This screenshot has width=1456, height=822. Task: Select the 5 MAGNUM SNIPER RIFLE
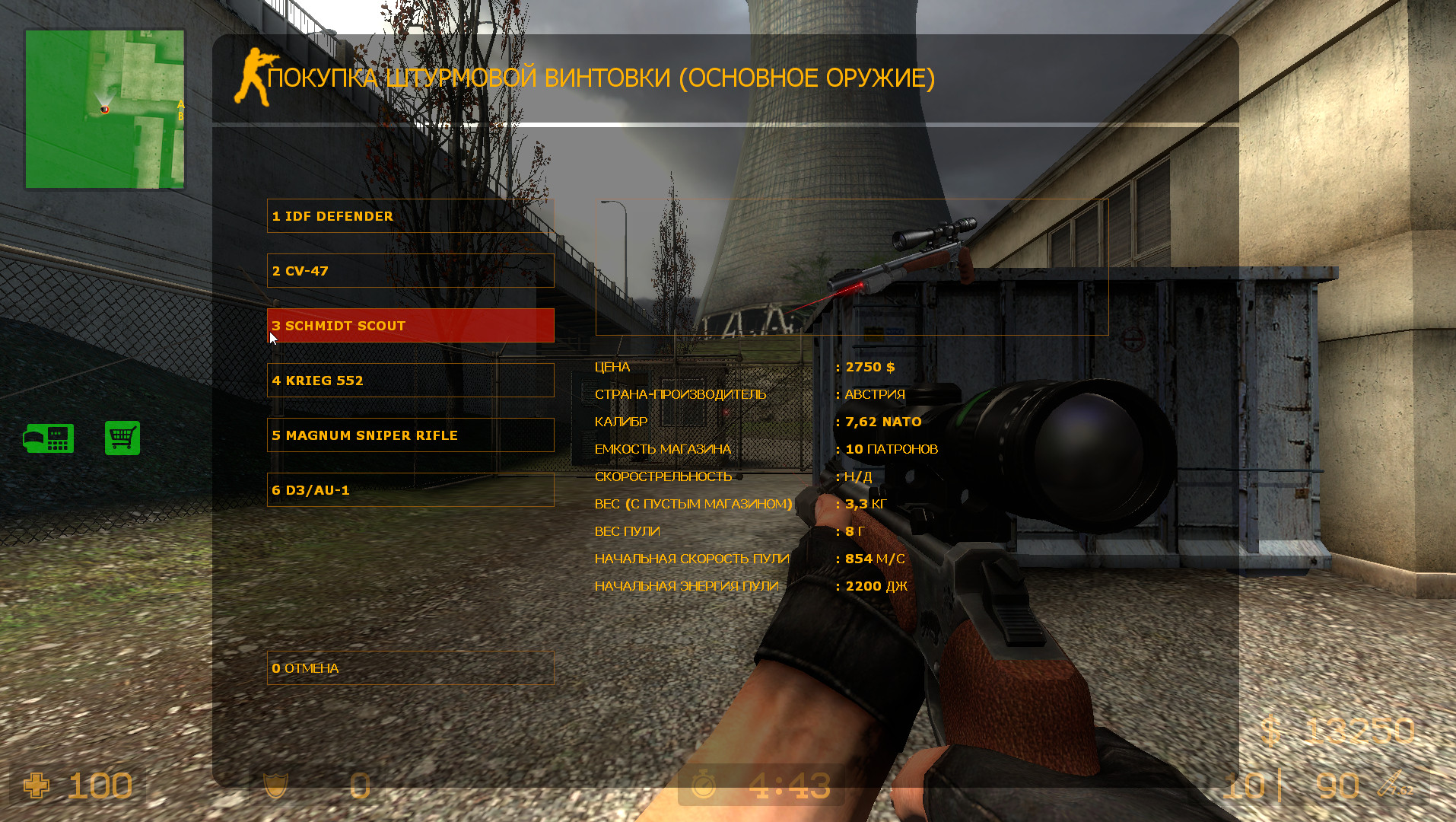tap(411, 435)
